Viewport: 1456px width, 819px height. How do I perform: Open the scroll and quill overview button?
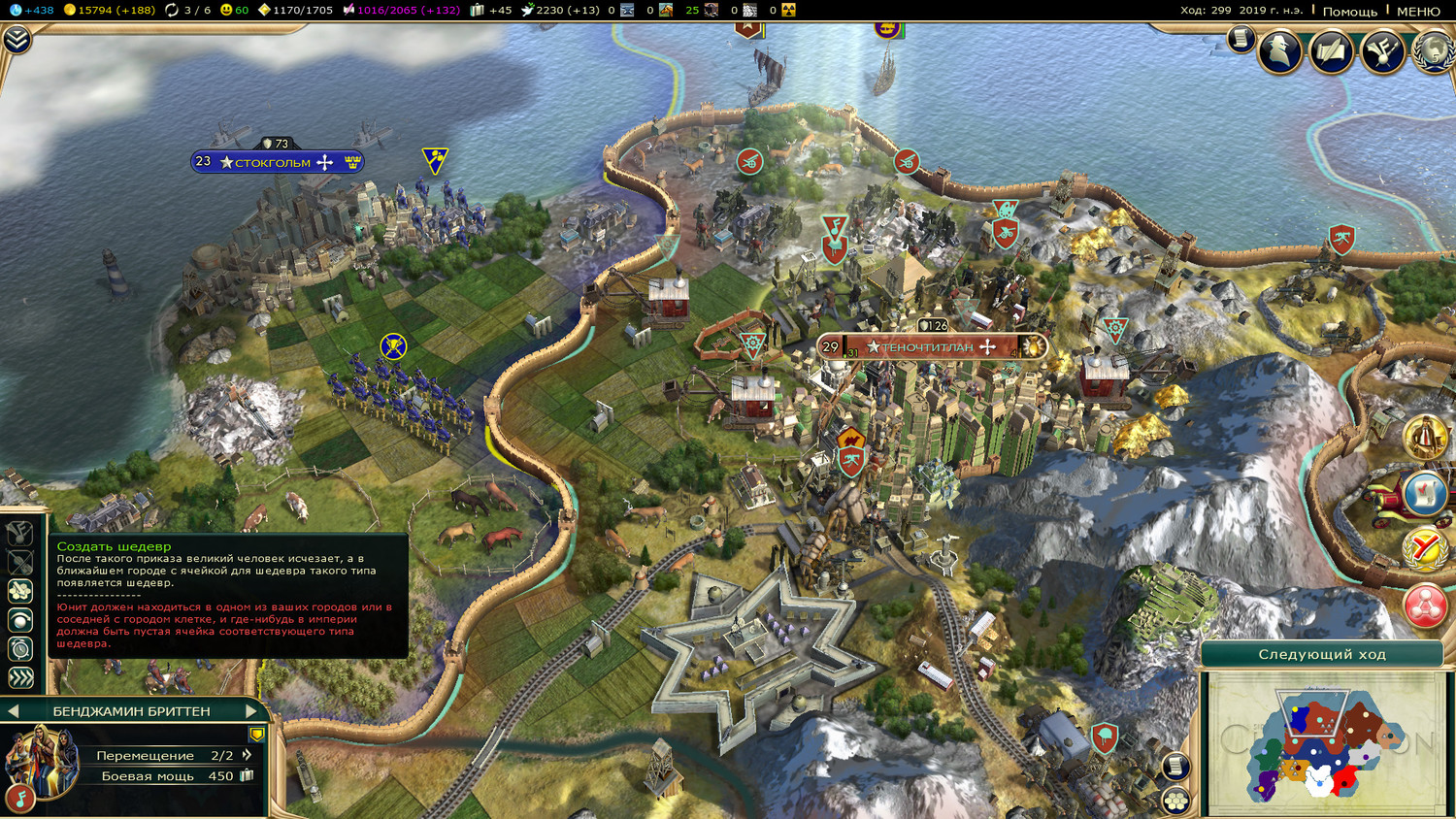coord(1331,51)
